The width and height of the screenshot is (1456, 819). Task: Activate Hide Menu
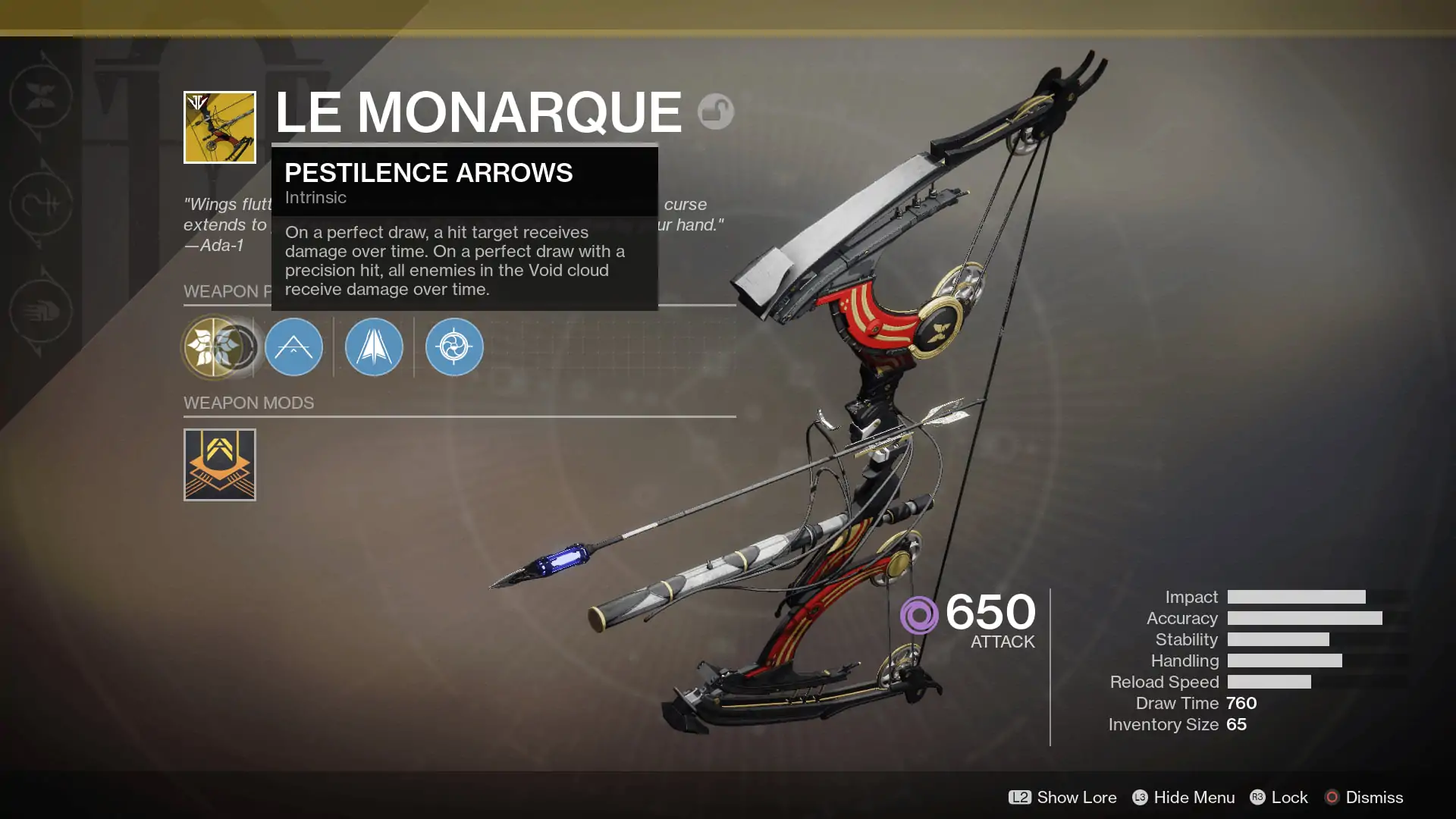point(1195,798)
